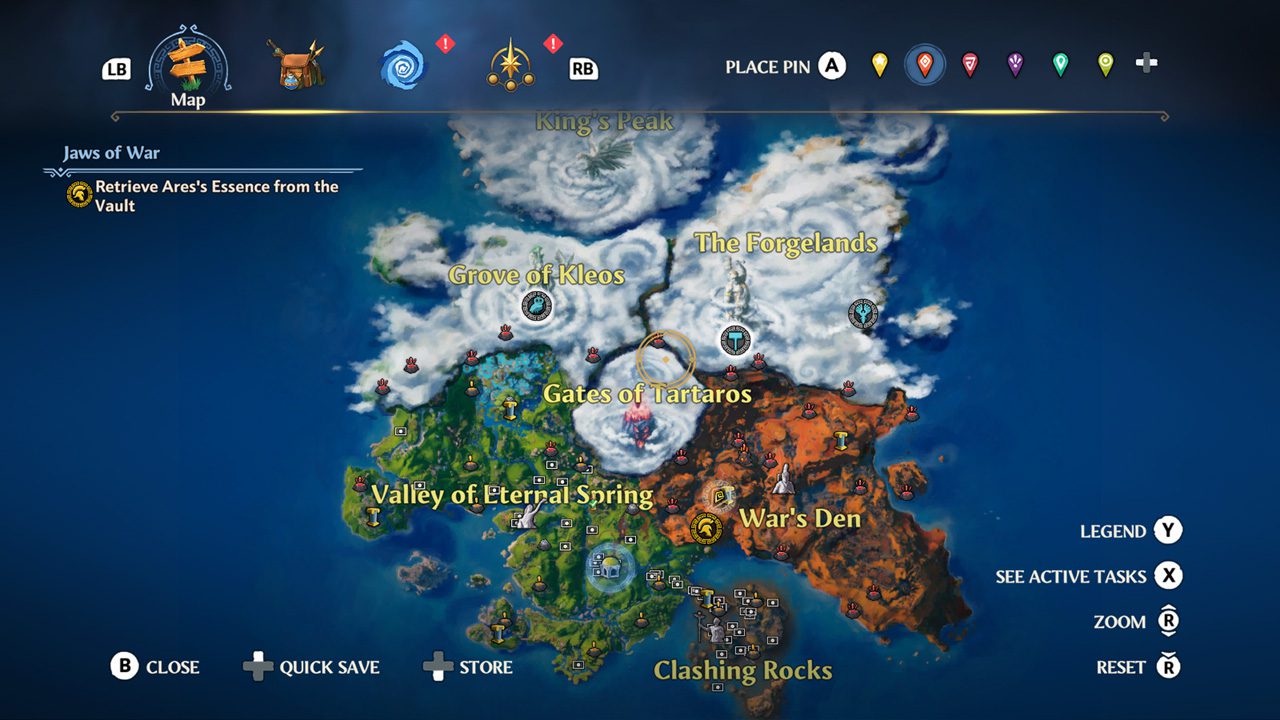Image resolution: width=1280 pixels, height=720 pixels.
Task: Show the active tasks list
Action: 1088,576
